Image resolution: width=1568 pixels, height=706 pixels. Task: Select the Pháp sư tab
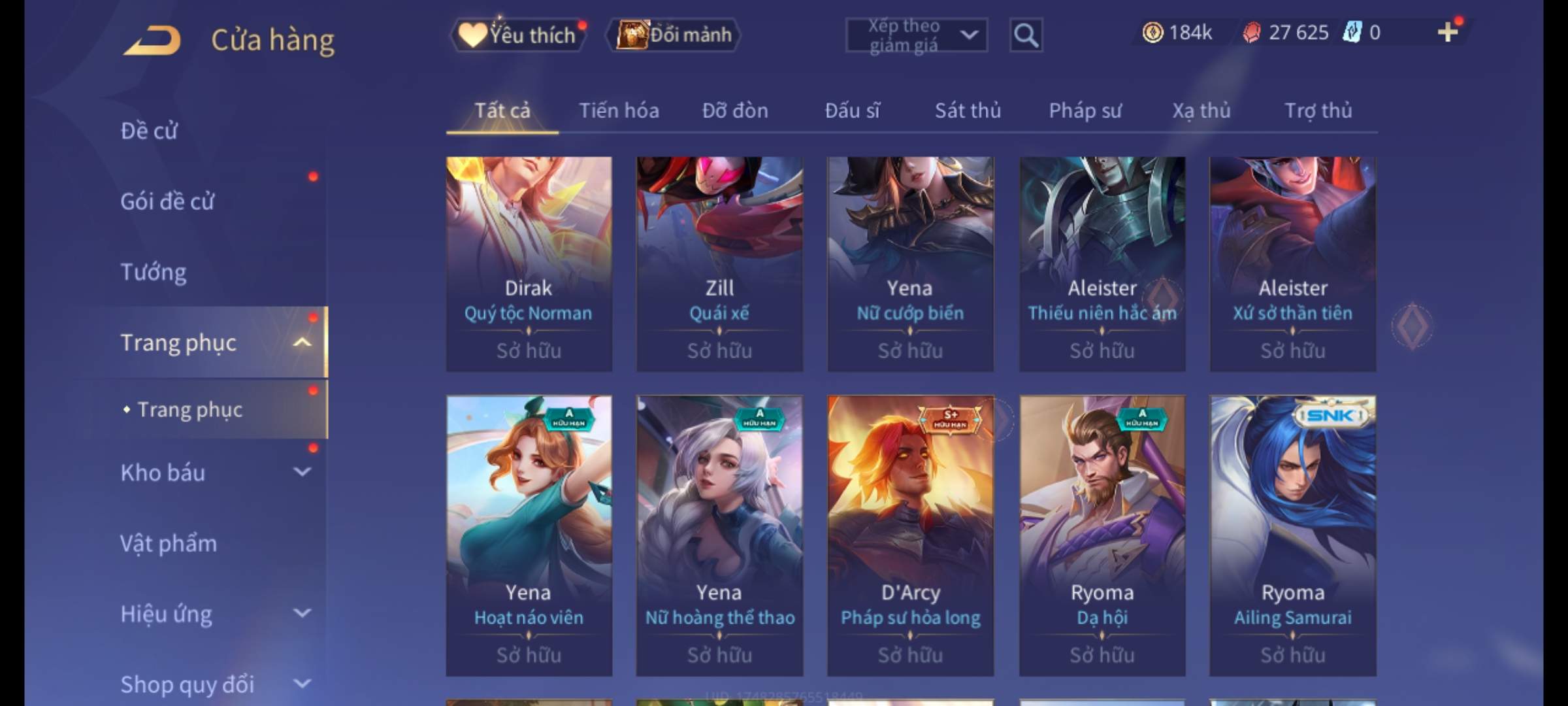tap(1085, 110)
